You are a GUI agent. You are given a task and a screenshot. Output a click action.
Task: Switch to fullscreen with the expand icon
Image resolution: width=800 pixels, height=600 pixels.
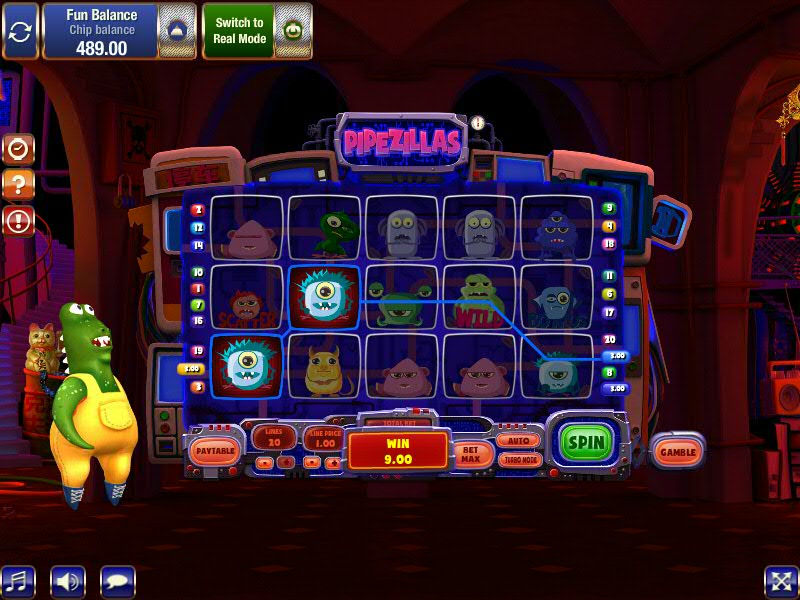point(781,581)
